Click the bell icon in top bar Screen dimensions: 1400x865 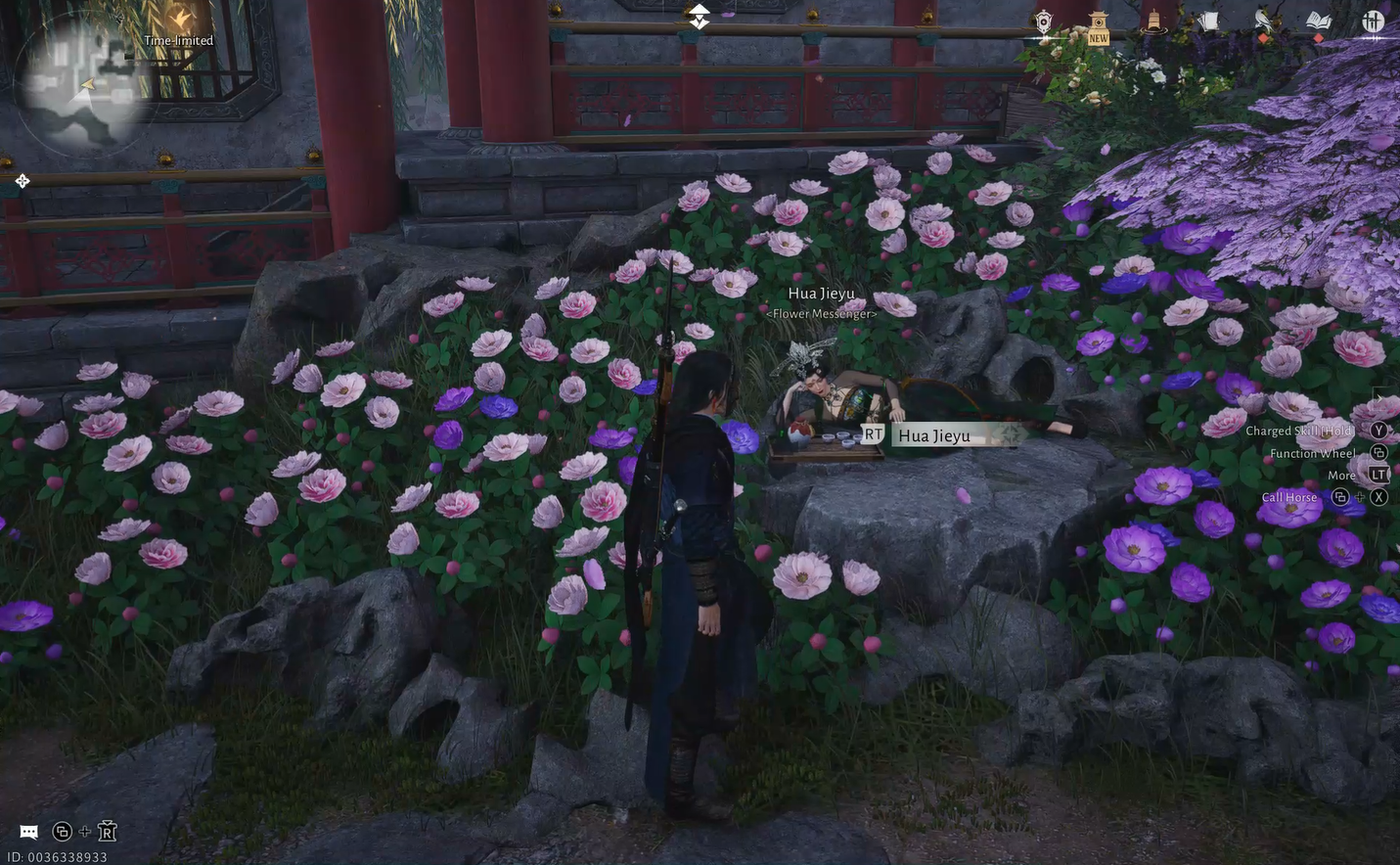tap(1154, 20)
